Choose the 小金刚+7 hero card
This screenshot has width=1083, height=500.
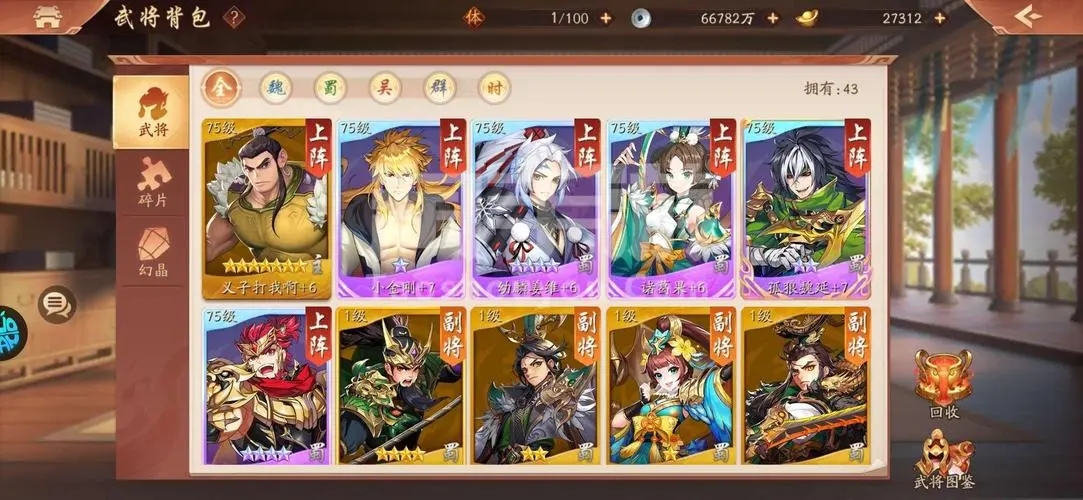click(x=402, y=208)
